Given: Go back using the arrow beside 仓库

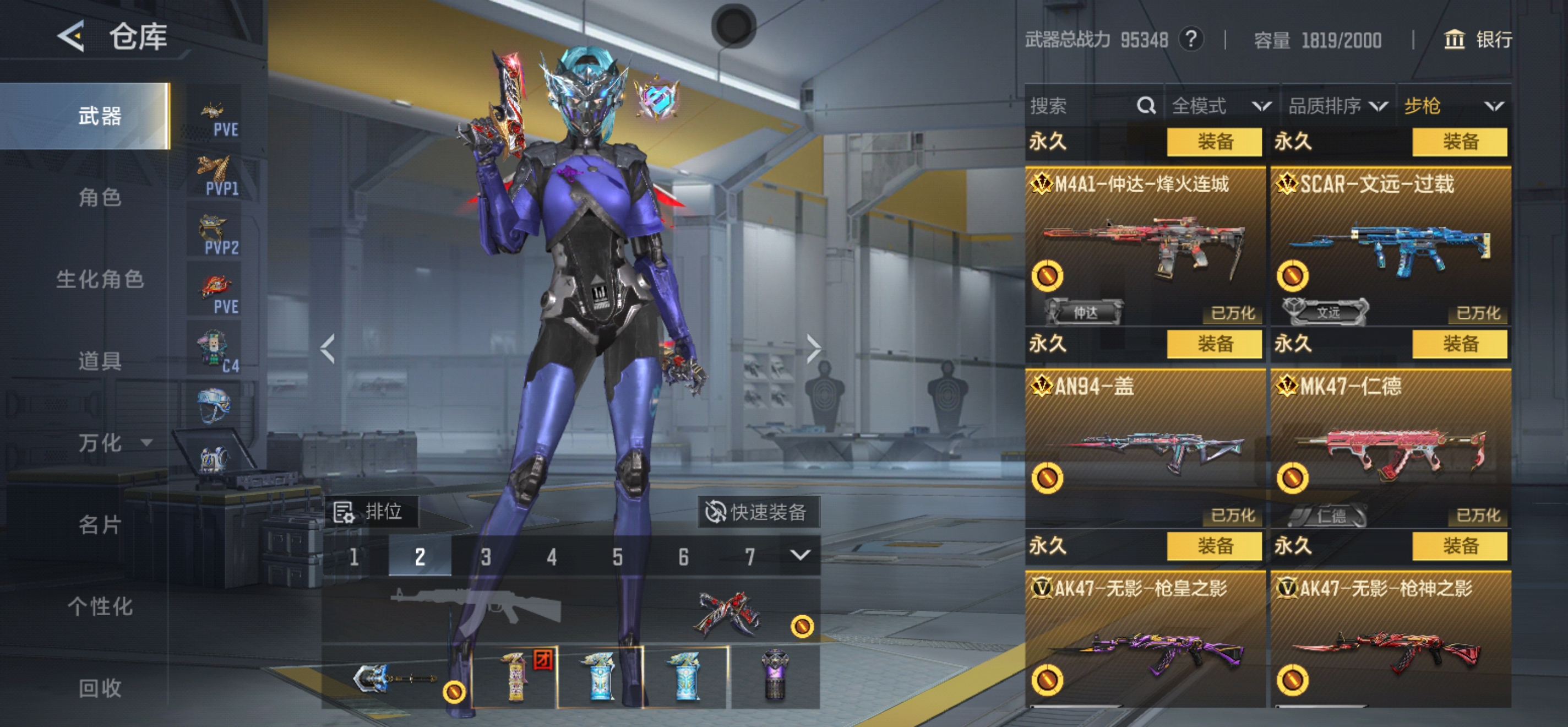Looking at the screenshot, I should (71, 36).
